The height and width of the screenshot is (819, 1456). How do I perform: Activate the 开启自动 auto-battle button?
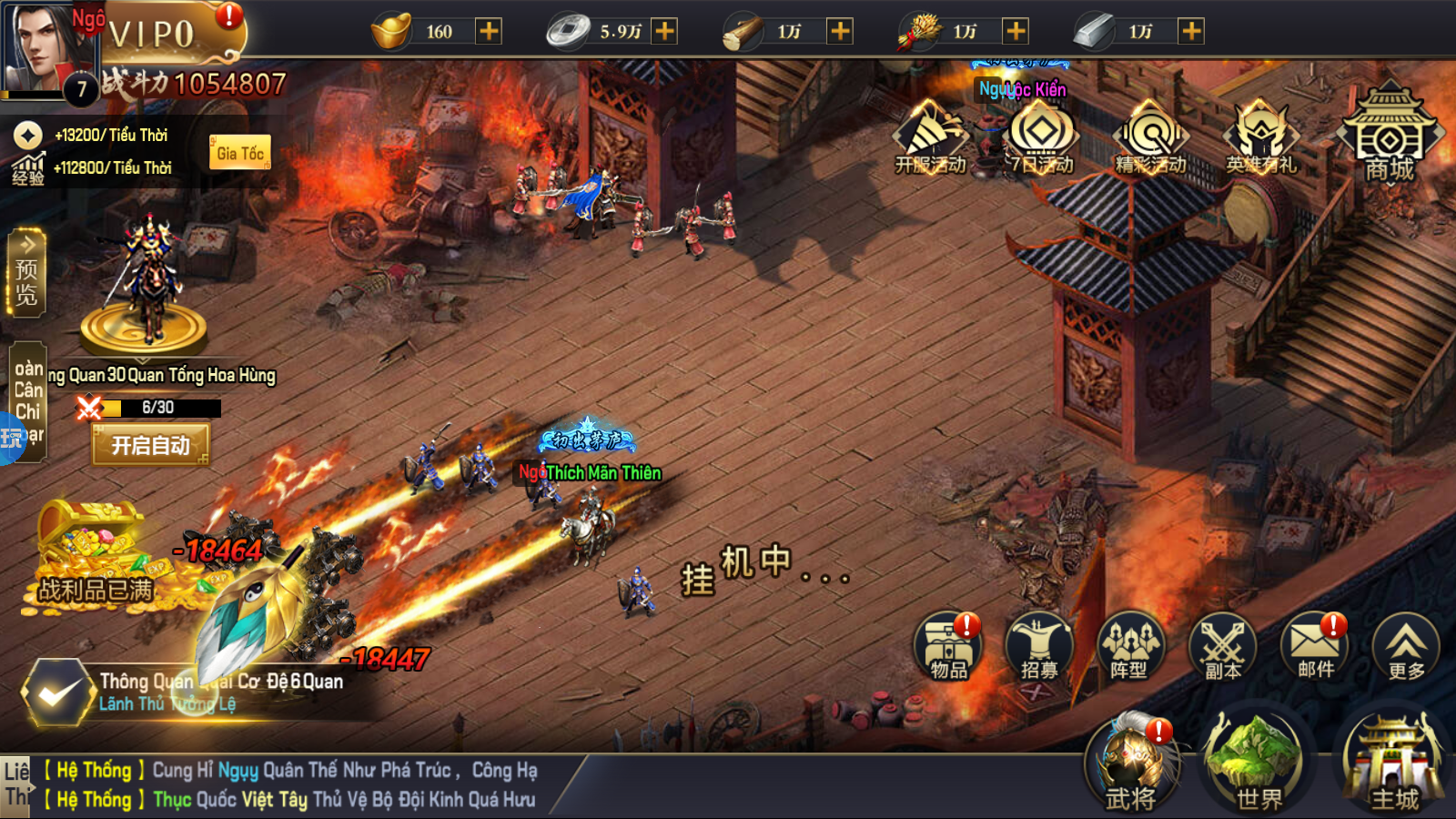click(x=151, y=445)
